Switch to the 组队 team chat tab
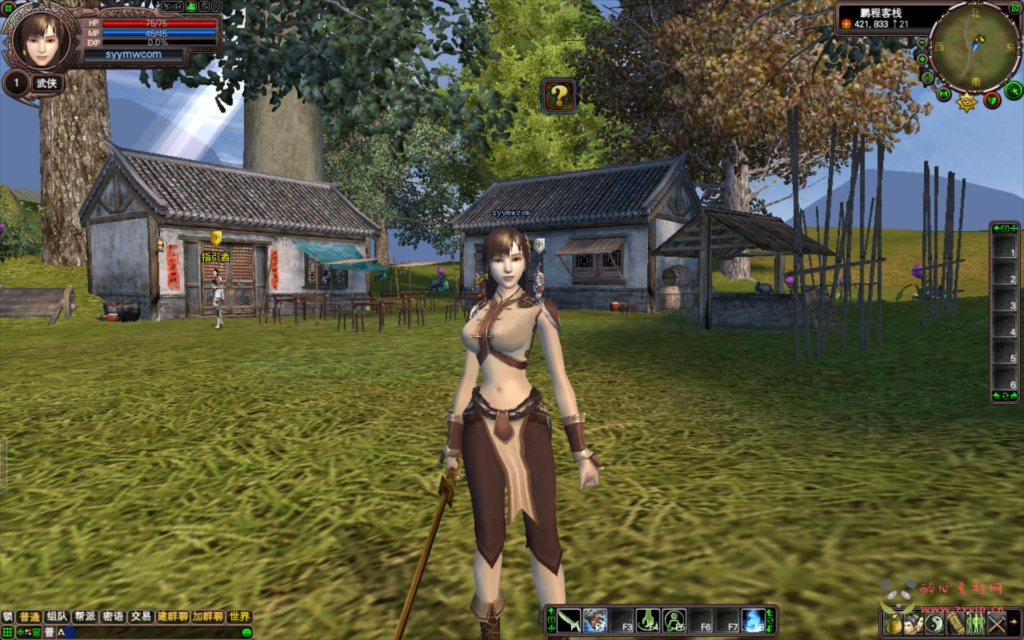Viewport: 1024px width, 640px height. tap(57, 617)
